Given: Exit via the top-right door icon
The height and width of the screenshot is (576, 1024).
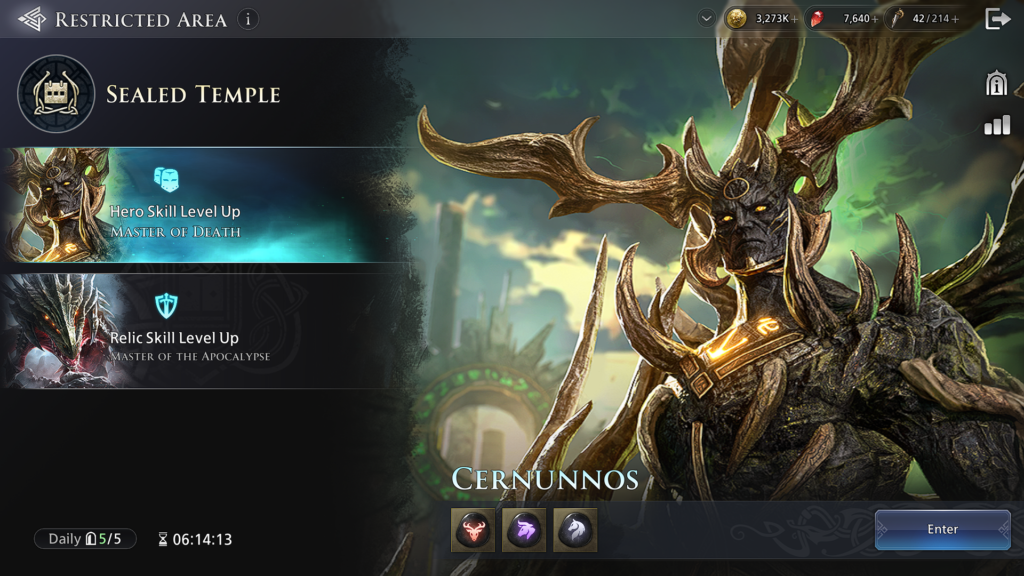Looking at the screenshot, I should (997, 19).
